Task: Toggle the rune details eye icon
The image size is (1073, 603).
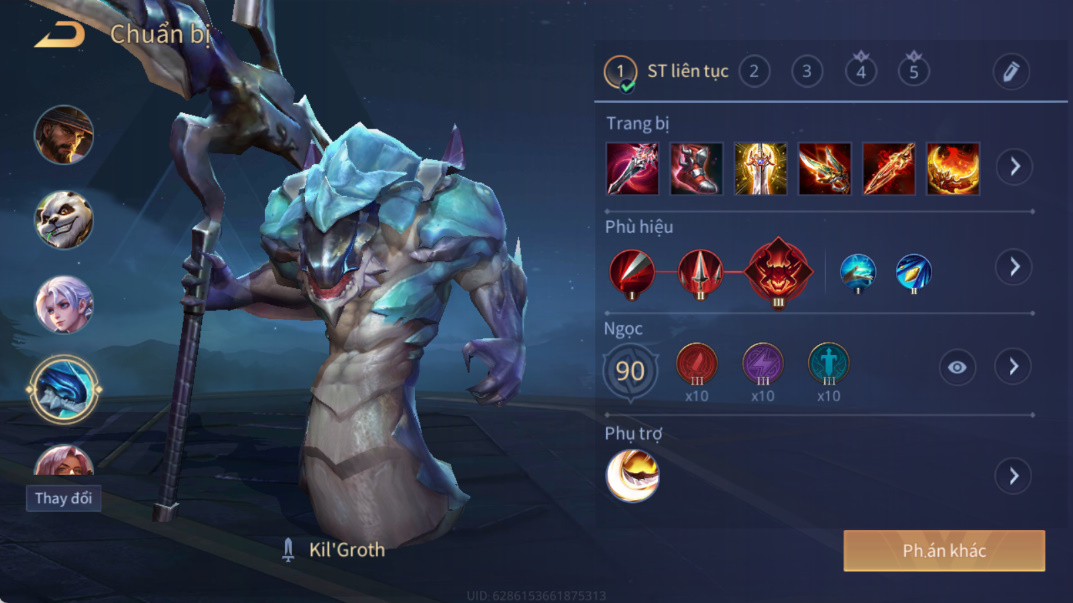Action: (x=957, y=368)
